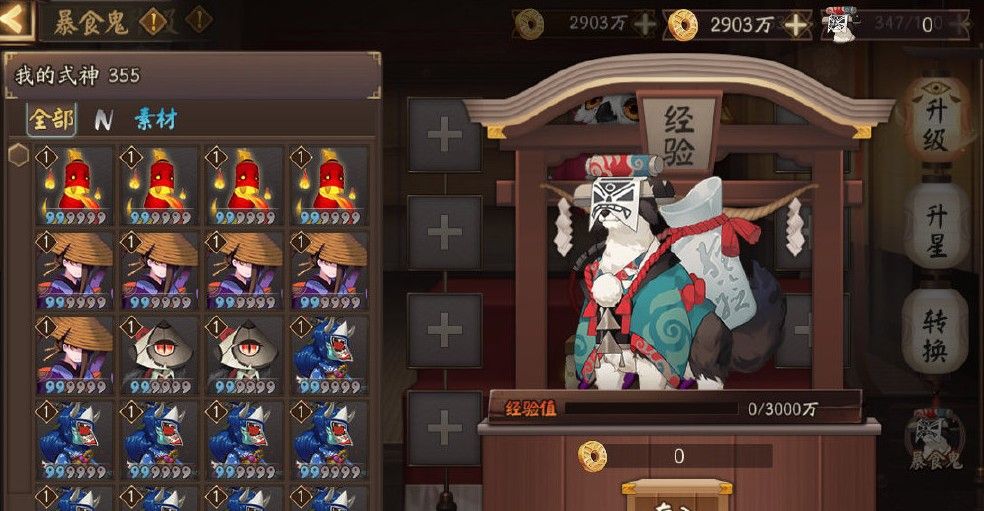Tap the exclamation badge beside 暴食鬼 title
984x511 pixels.
click(x=153, y=20)
